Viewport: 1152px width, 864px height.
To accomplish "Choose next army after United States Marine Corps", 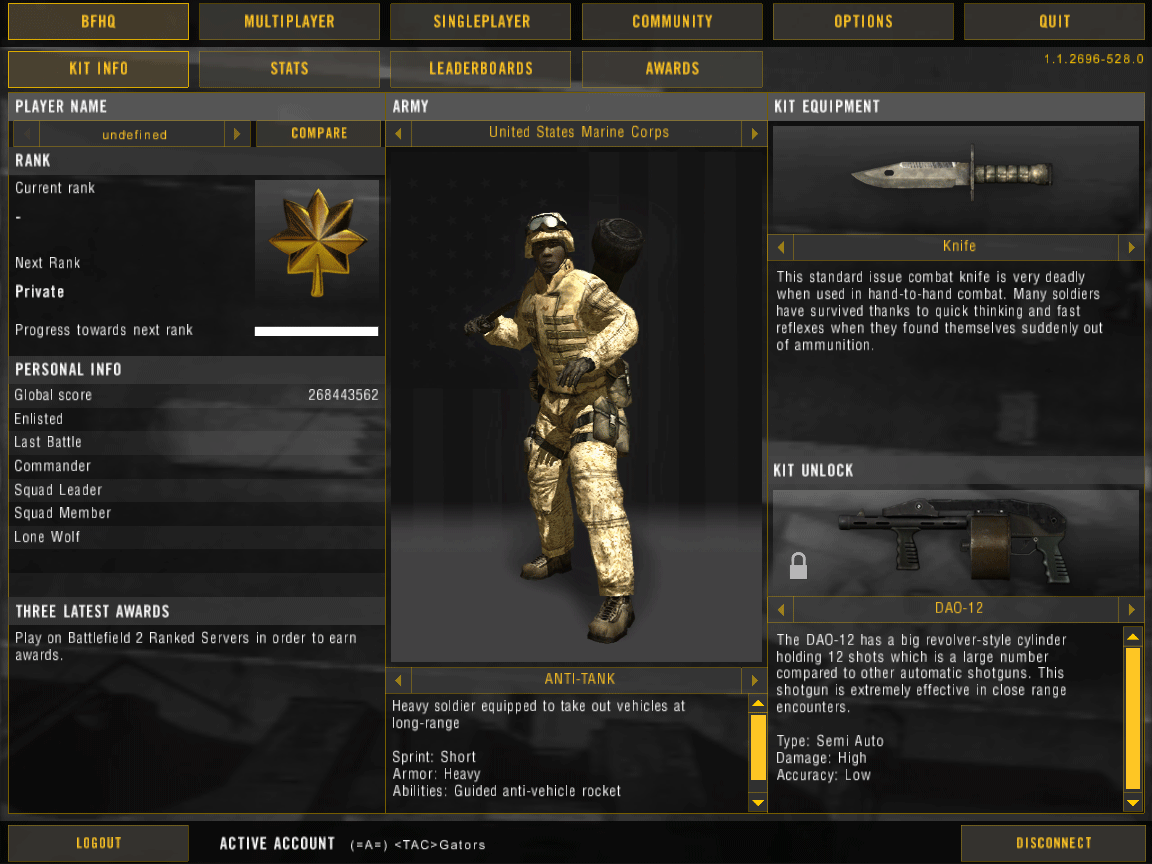I will point(754,133).
